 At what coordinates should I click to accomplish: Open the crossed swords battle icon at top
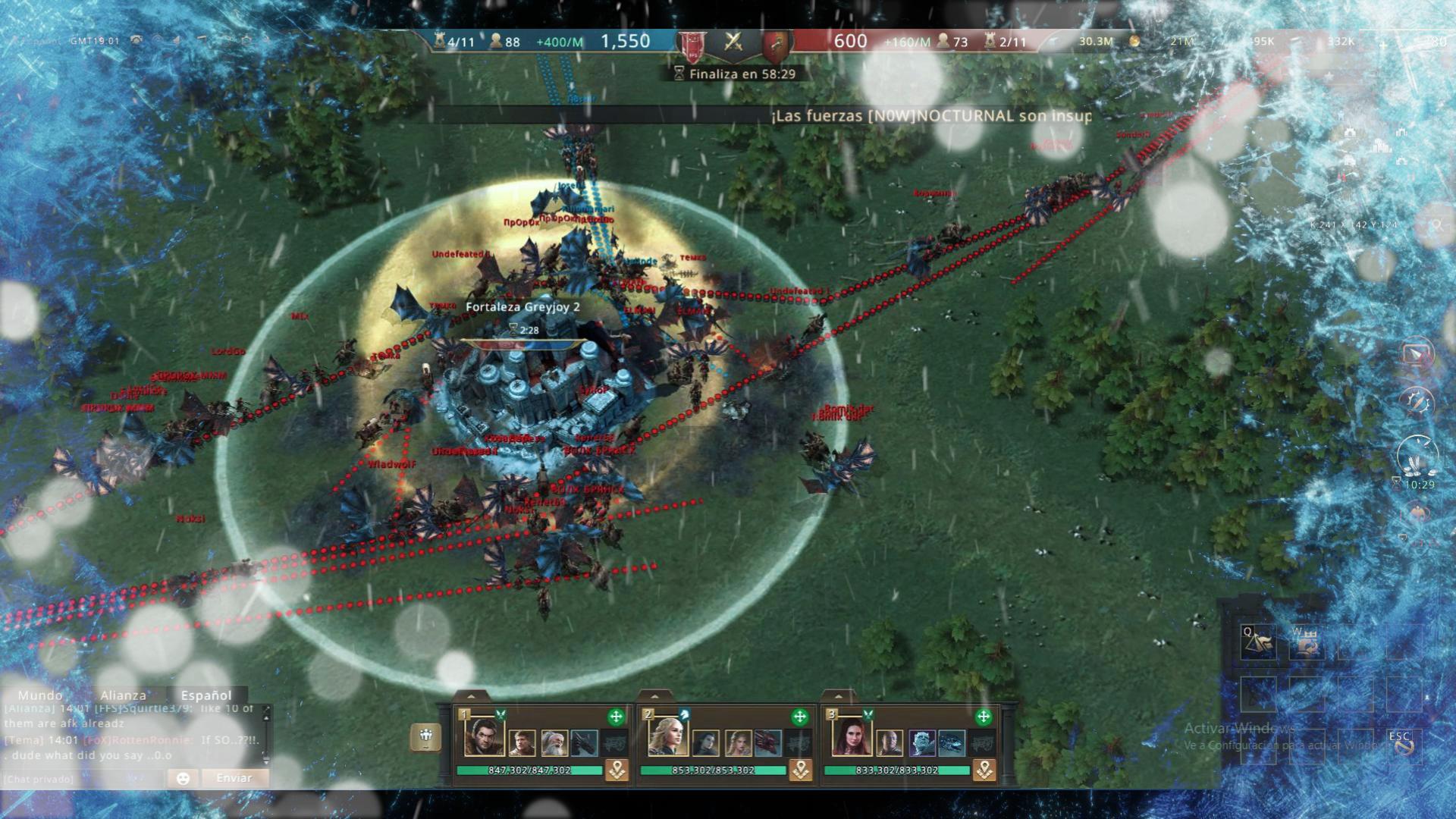point(733,42)
